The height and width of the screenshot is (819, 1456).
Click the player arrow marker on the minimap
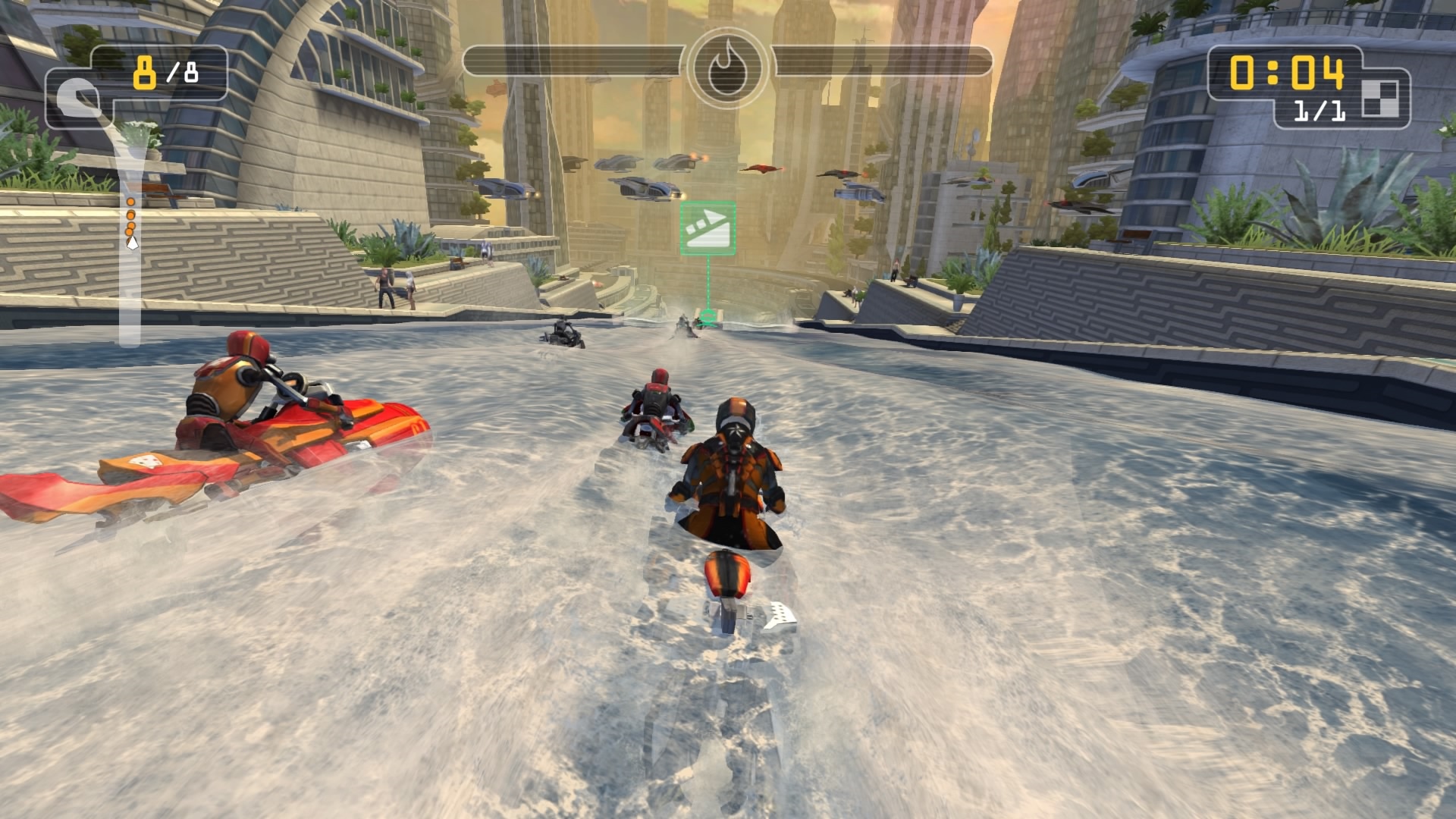pos(132,243)
